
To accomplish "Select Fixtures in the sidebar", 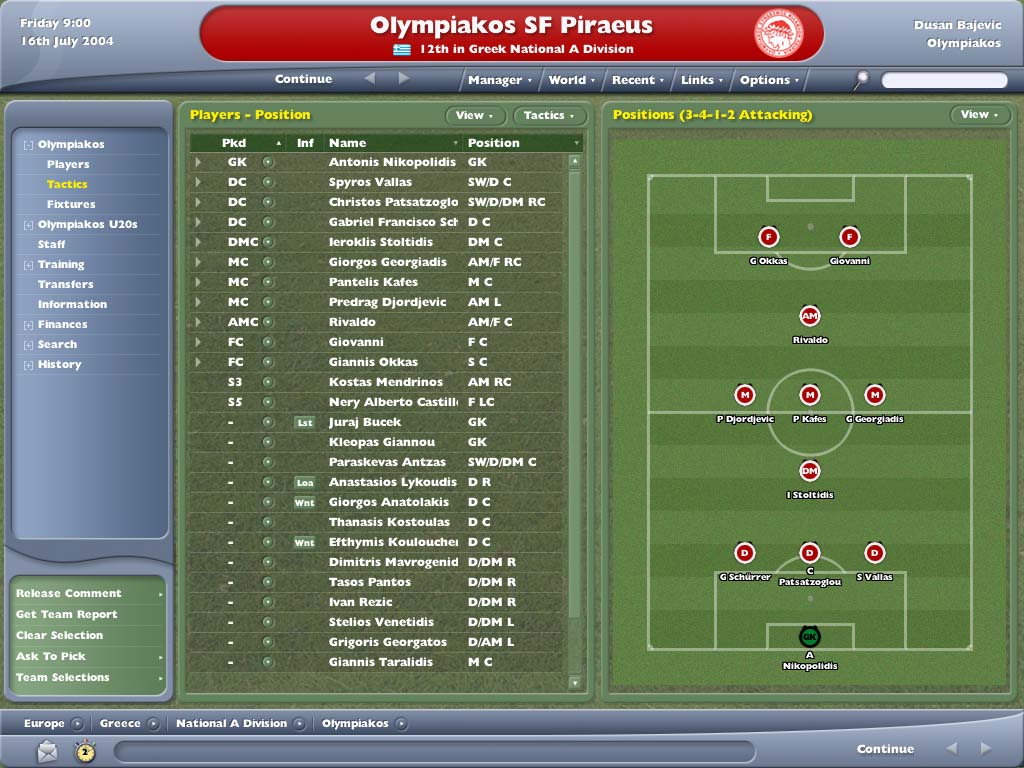I will click(71, 204).
